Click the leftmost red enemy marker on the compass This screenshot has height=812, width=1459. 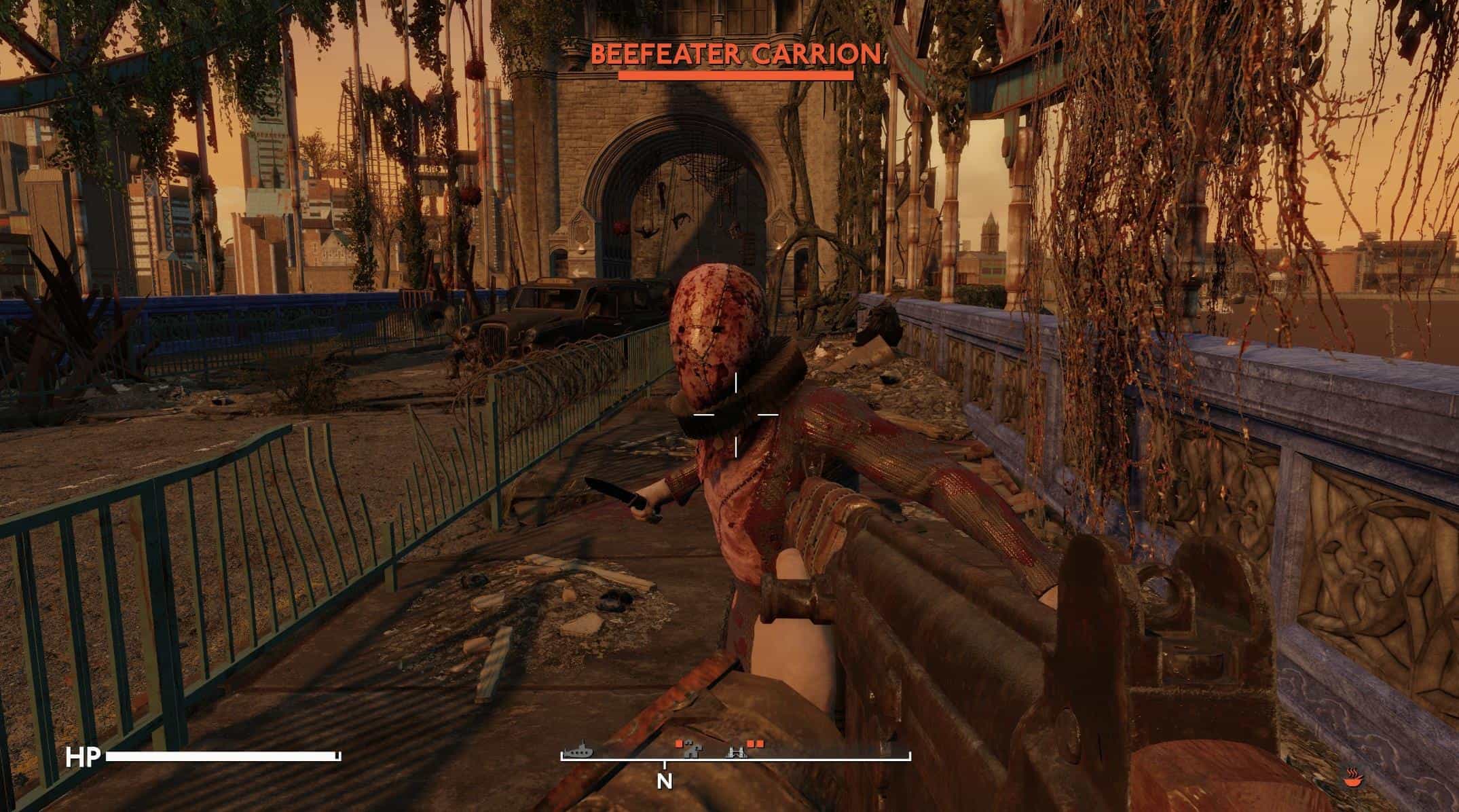point(679,744)
